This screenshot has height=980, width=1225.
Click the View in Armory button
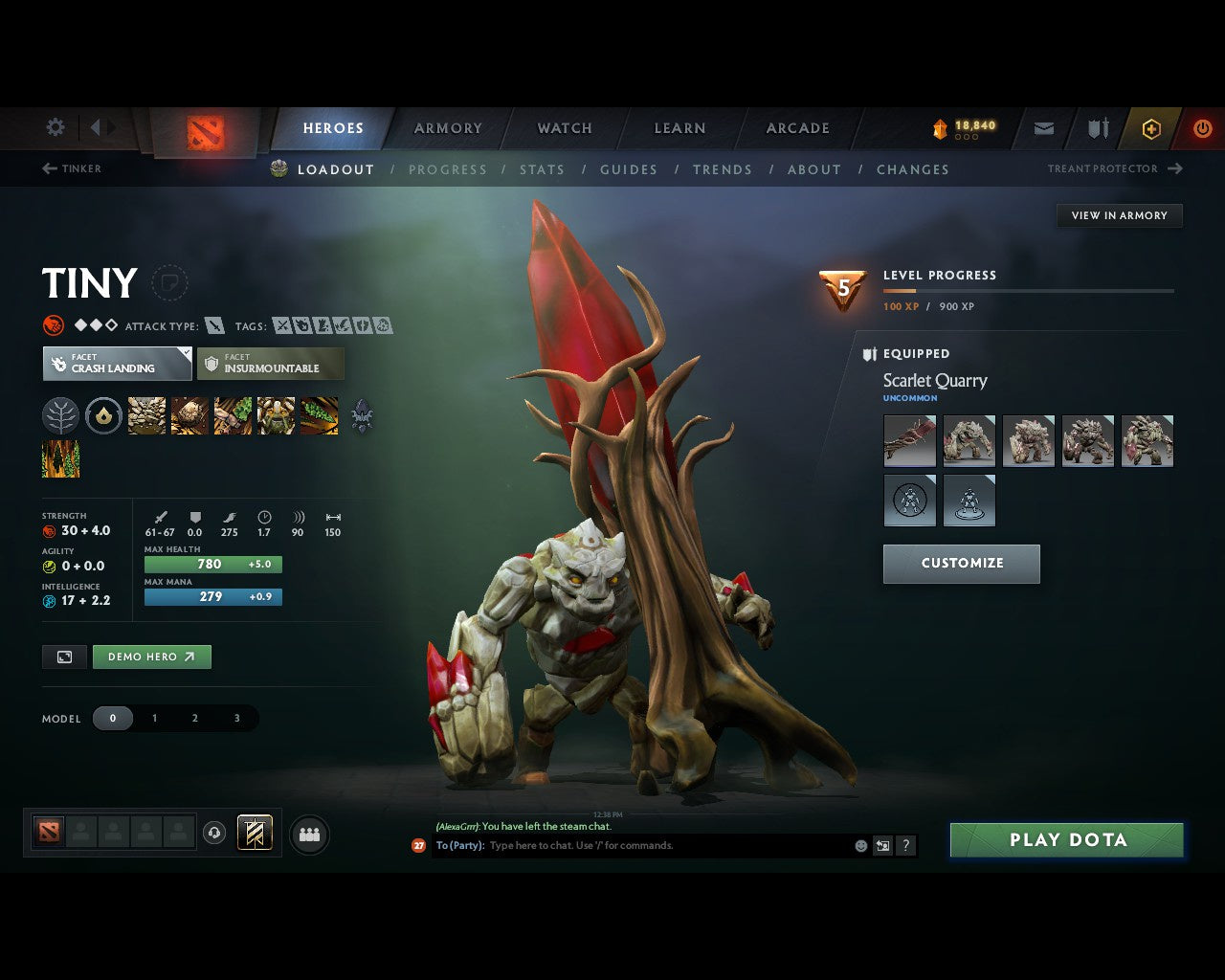click(x=1118, y=215)
